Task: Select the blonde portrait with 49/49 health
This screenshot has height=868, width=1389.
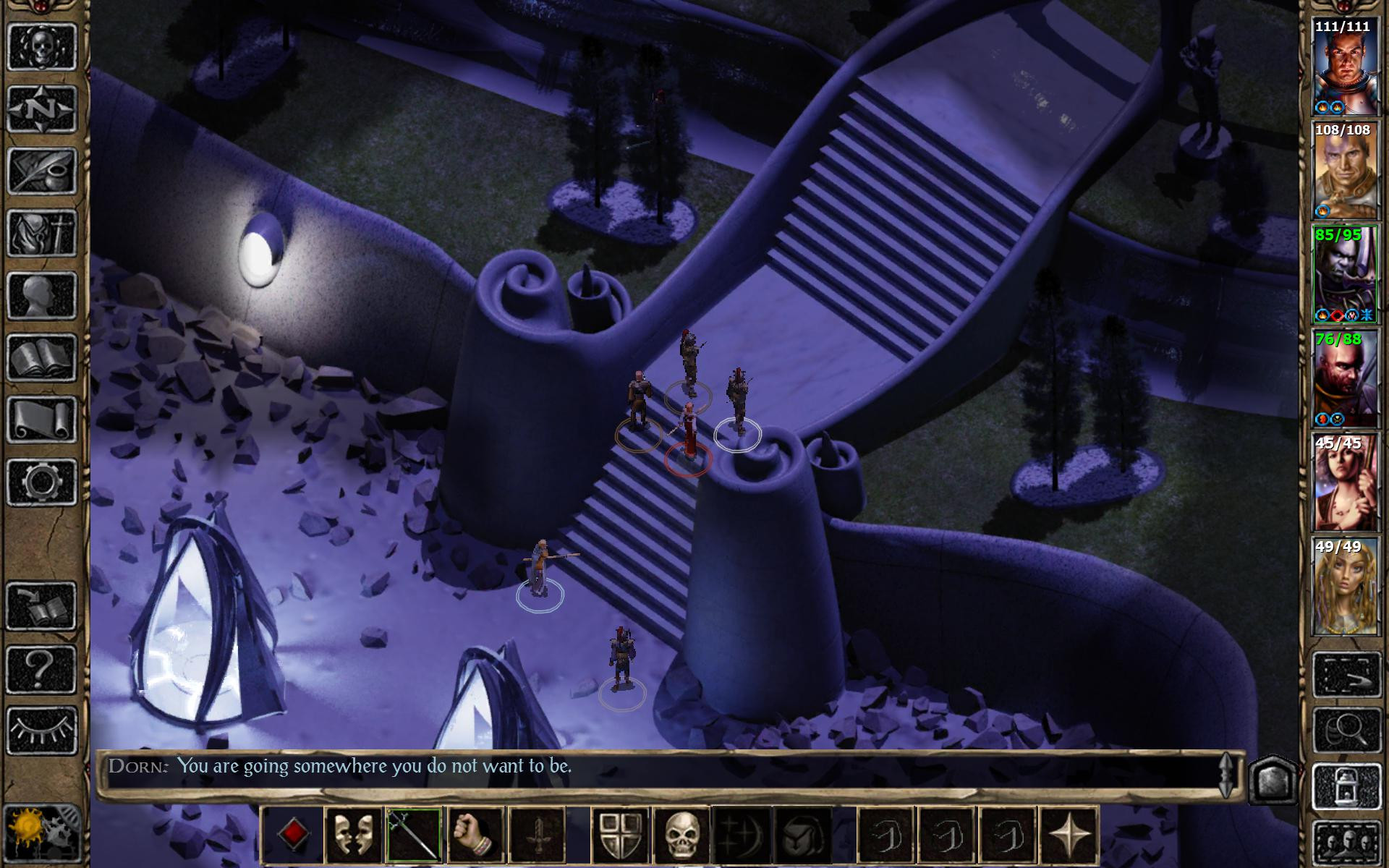Action: 1343,587
